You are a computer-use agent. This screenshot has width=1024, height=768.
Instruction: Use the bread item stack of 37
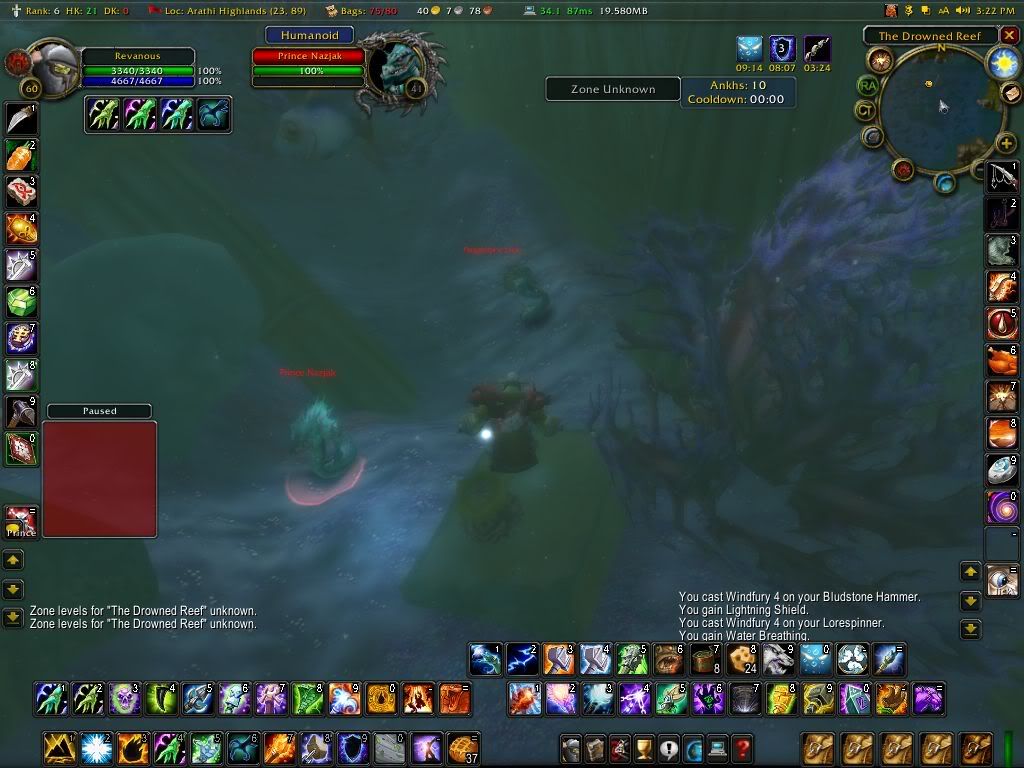pyautogui.click(x=461, y=747)
